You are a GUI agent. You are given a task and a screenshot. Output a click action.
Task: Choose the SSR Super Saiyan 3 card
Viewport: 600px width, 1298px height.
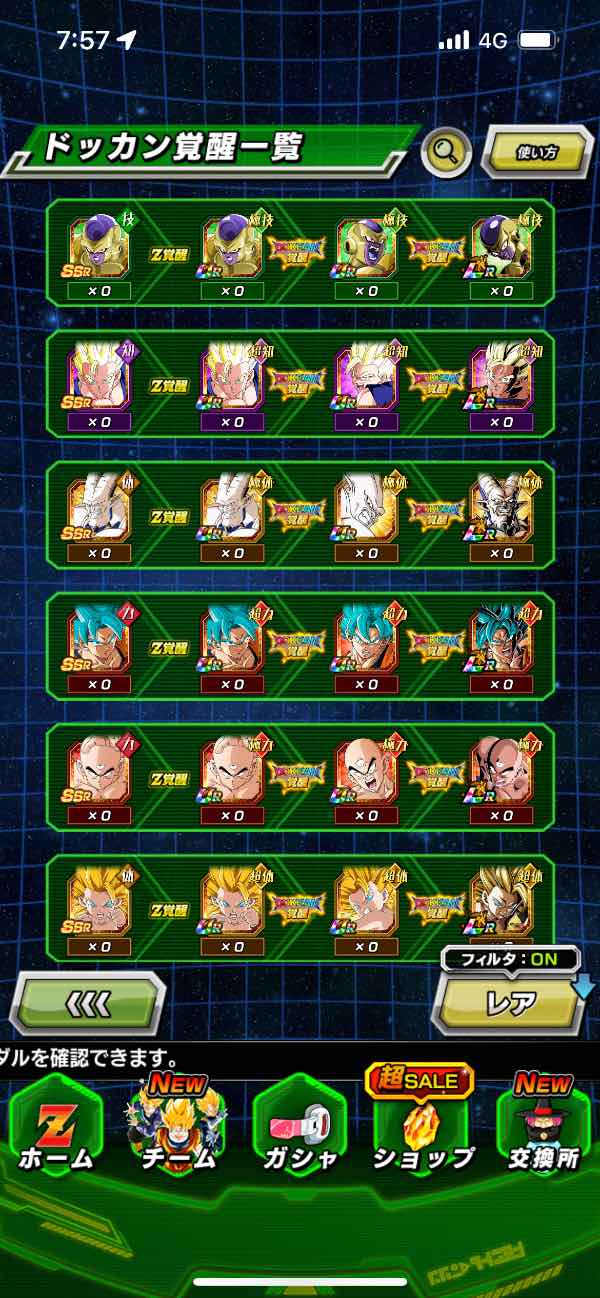pyautogui.click(x=98, y=905)
